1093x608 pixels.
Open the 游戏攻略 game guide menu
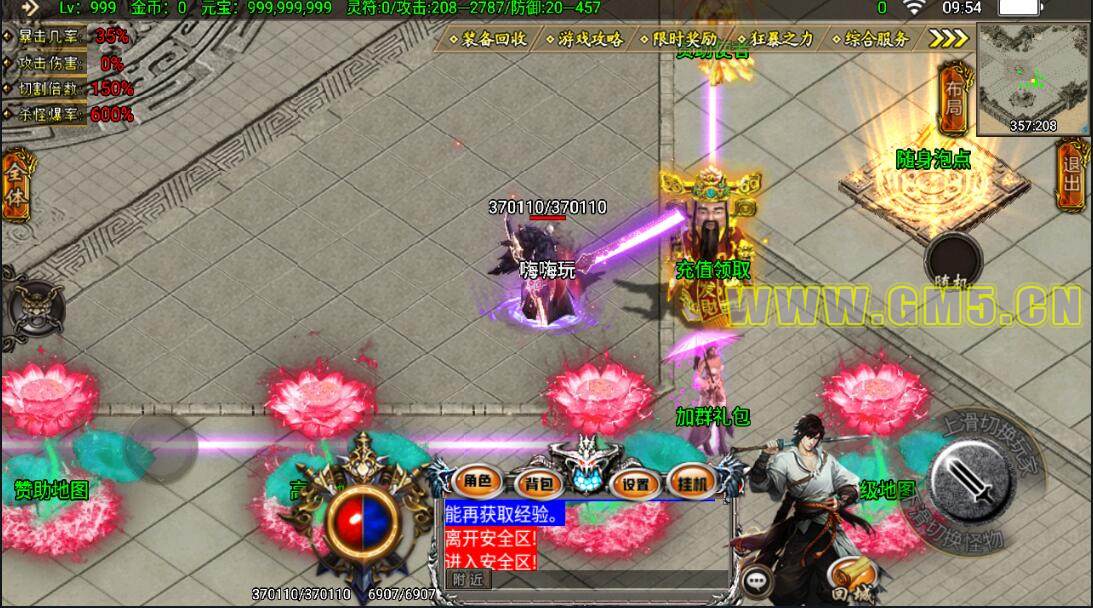584,39
